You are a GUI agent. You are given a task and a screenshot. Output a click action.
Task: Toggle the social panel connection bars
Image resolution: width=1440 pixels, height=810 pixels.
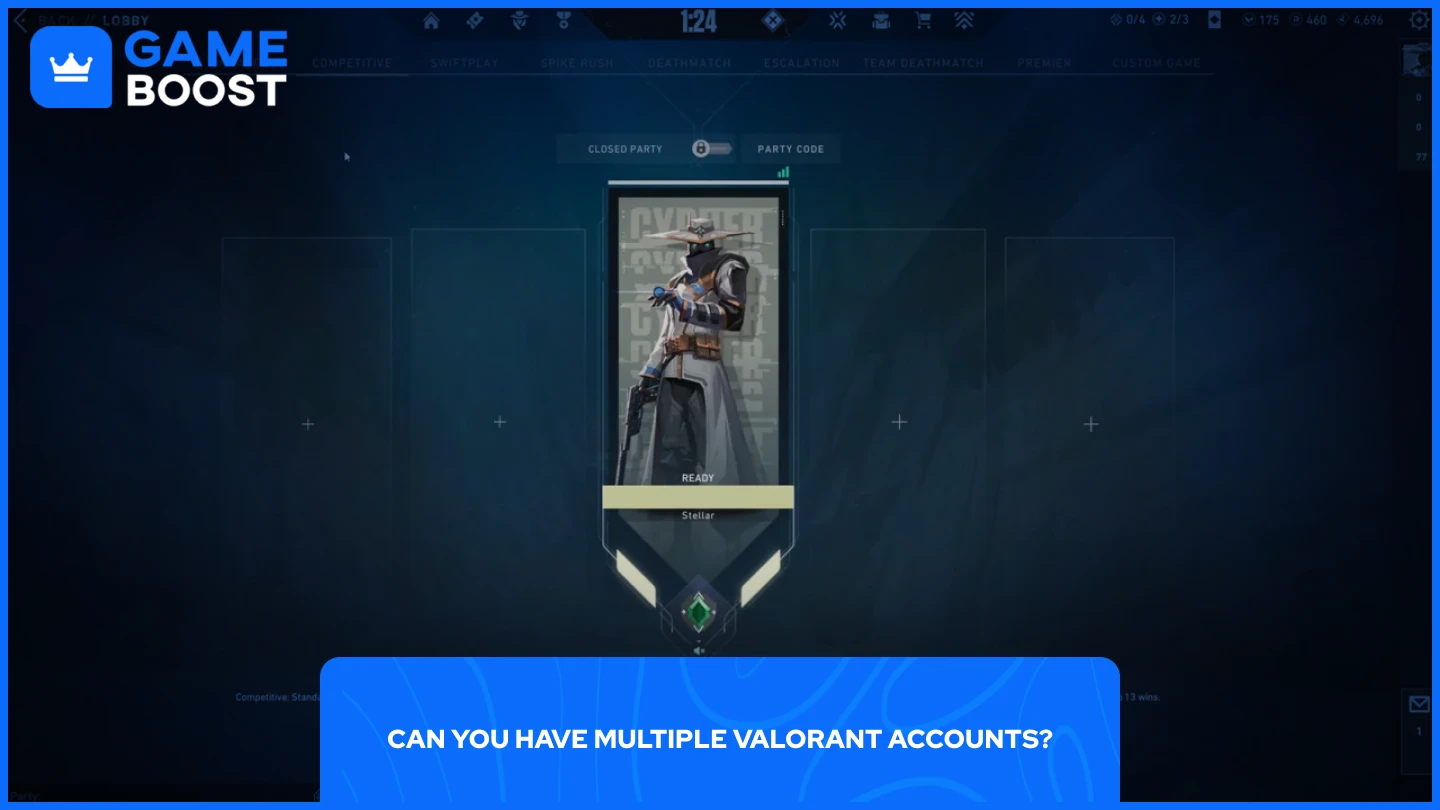(783, 171)
